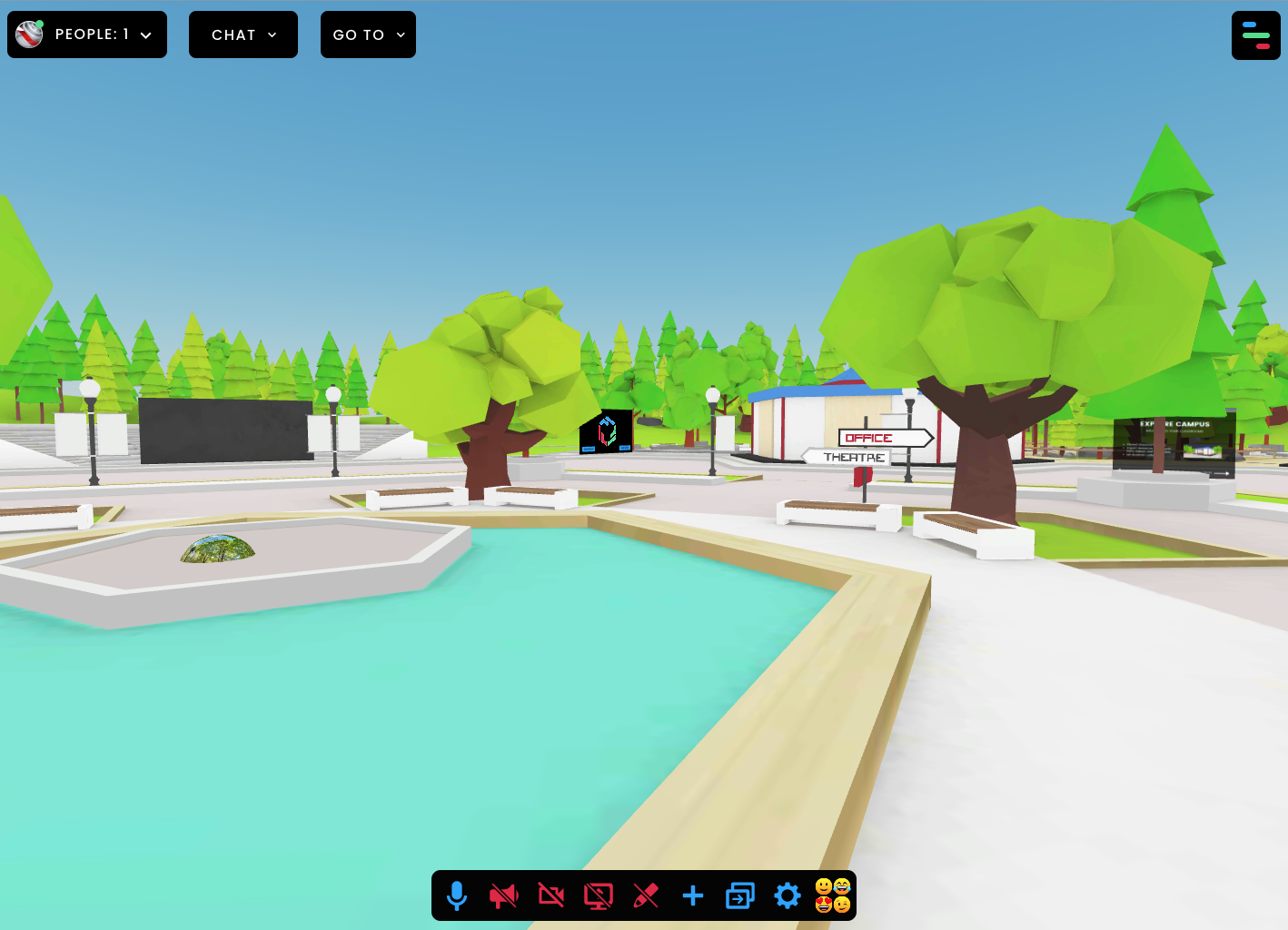The width and height of the screenshot is (1288, 930).
Task: Toggle the microphone
Action: pyautogui.click(x=457, y=896)
